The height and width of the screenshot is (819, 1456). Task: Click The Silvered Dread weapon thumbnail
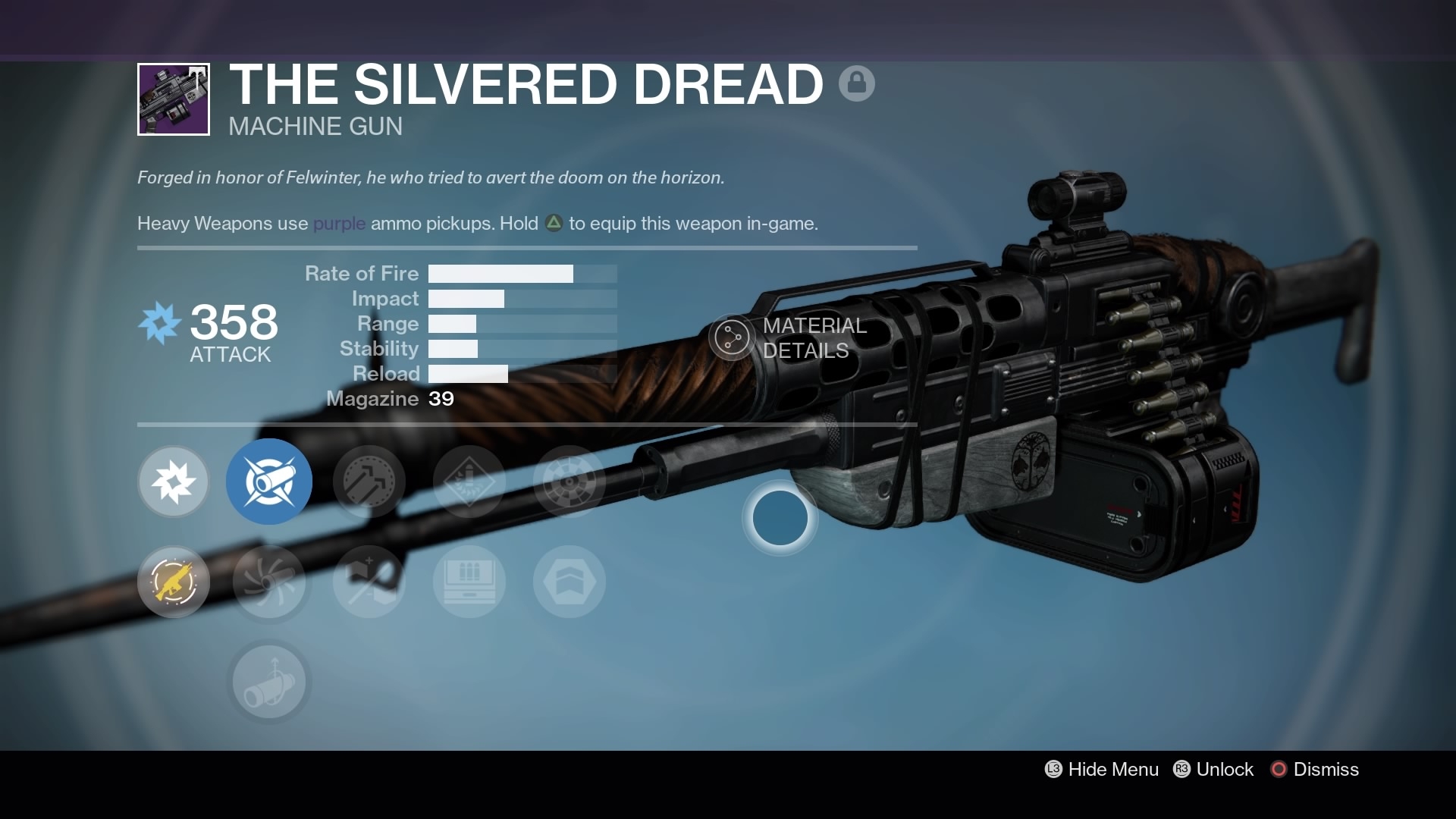click(174, 99)
